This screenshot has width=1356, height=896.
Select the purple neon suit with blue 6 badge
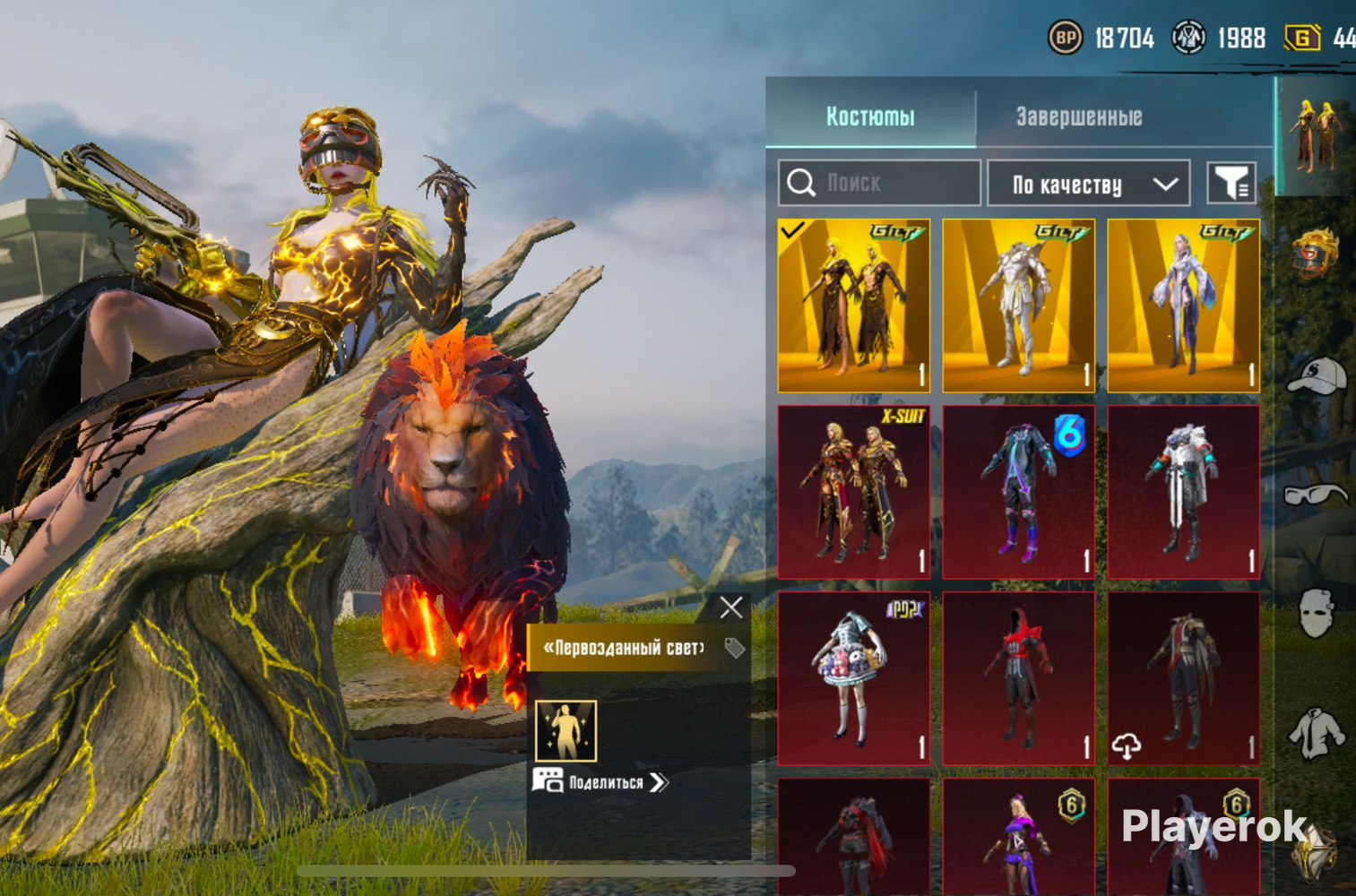pyautogui.click(x=1018, y=491)
